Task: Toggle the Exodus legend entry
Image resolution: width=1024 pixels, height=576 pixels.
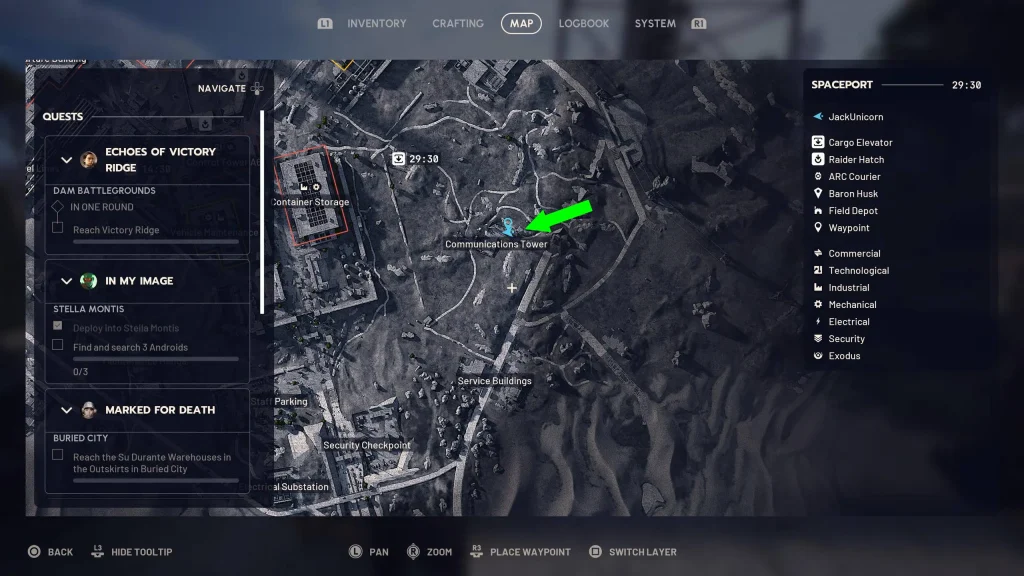Action: tap(844, 355)
